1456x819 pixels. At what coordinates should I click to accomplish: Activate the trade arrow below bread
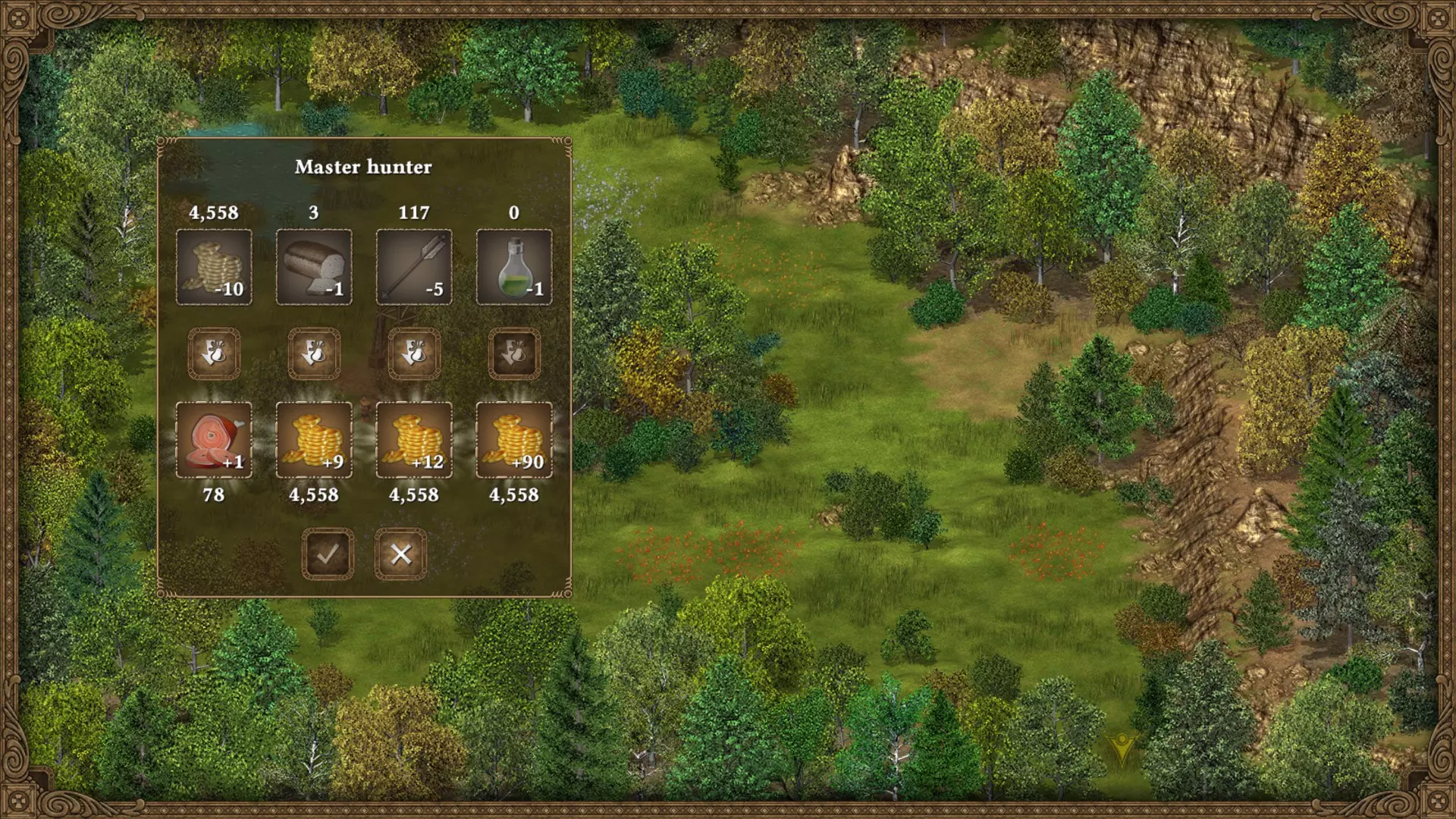tap(314, 353)
